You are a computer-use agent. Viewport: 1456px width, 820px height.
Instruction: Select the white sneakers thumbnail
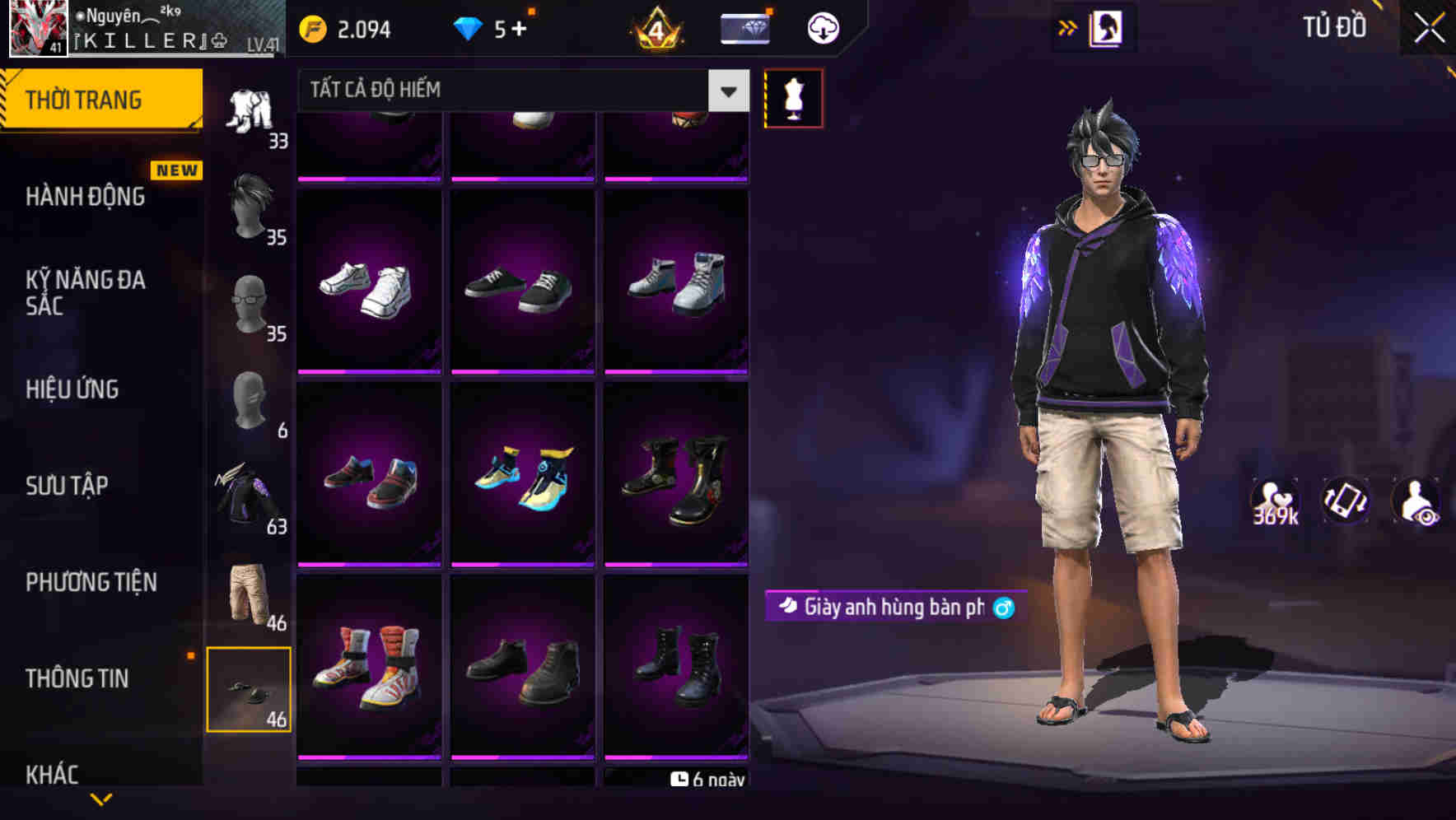(369, 286)
